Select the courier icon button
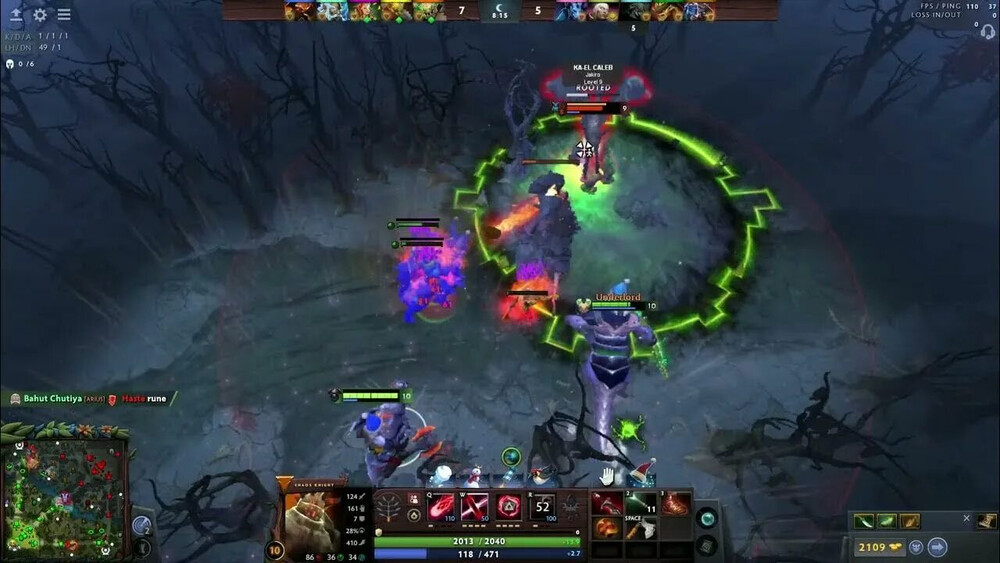 click(916, 547)
